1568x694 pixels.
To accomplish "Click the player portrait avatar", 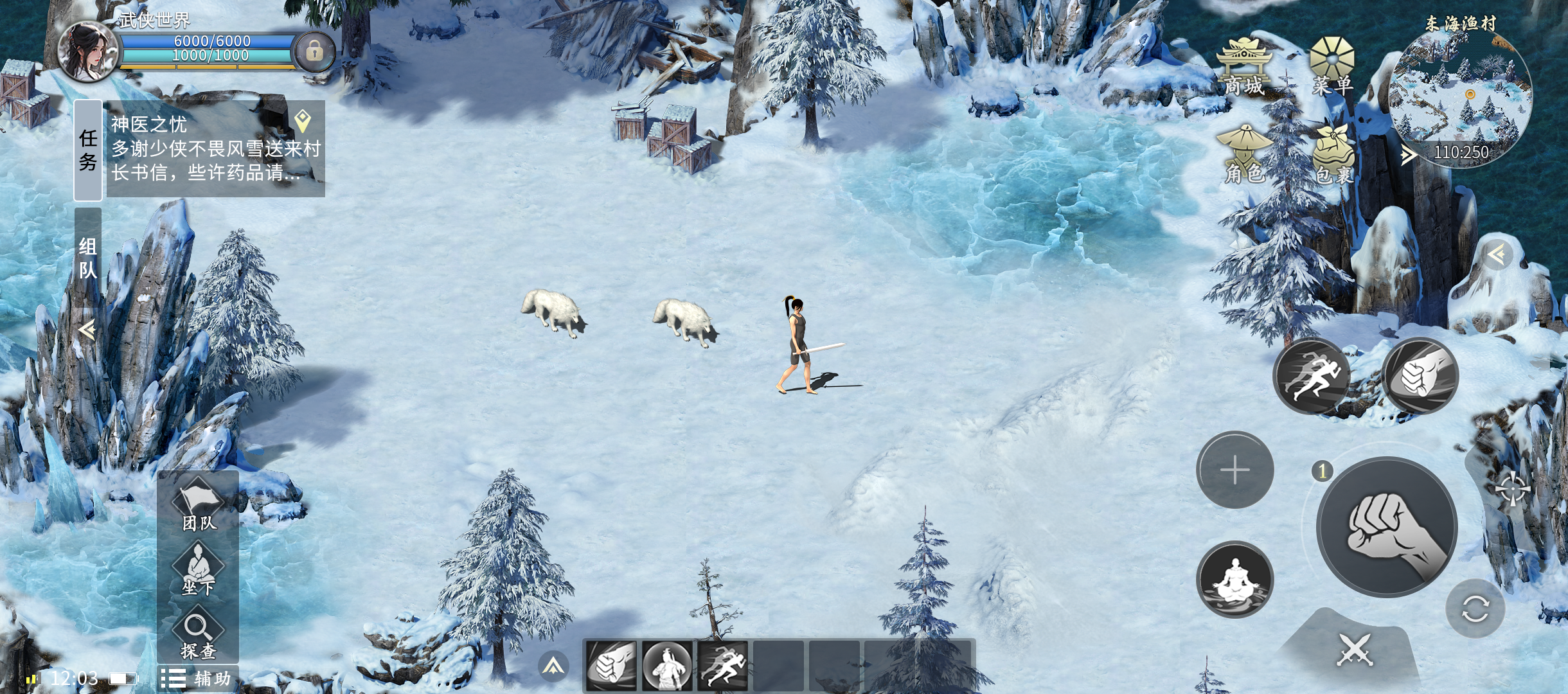I will (87, 51).
